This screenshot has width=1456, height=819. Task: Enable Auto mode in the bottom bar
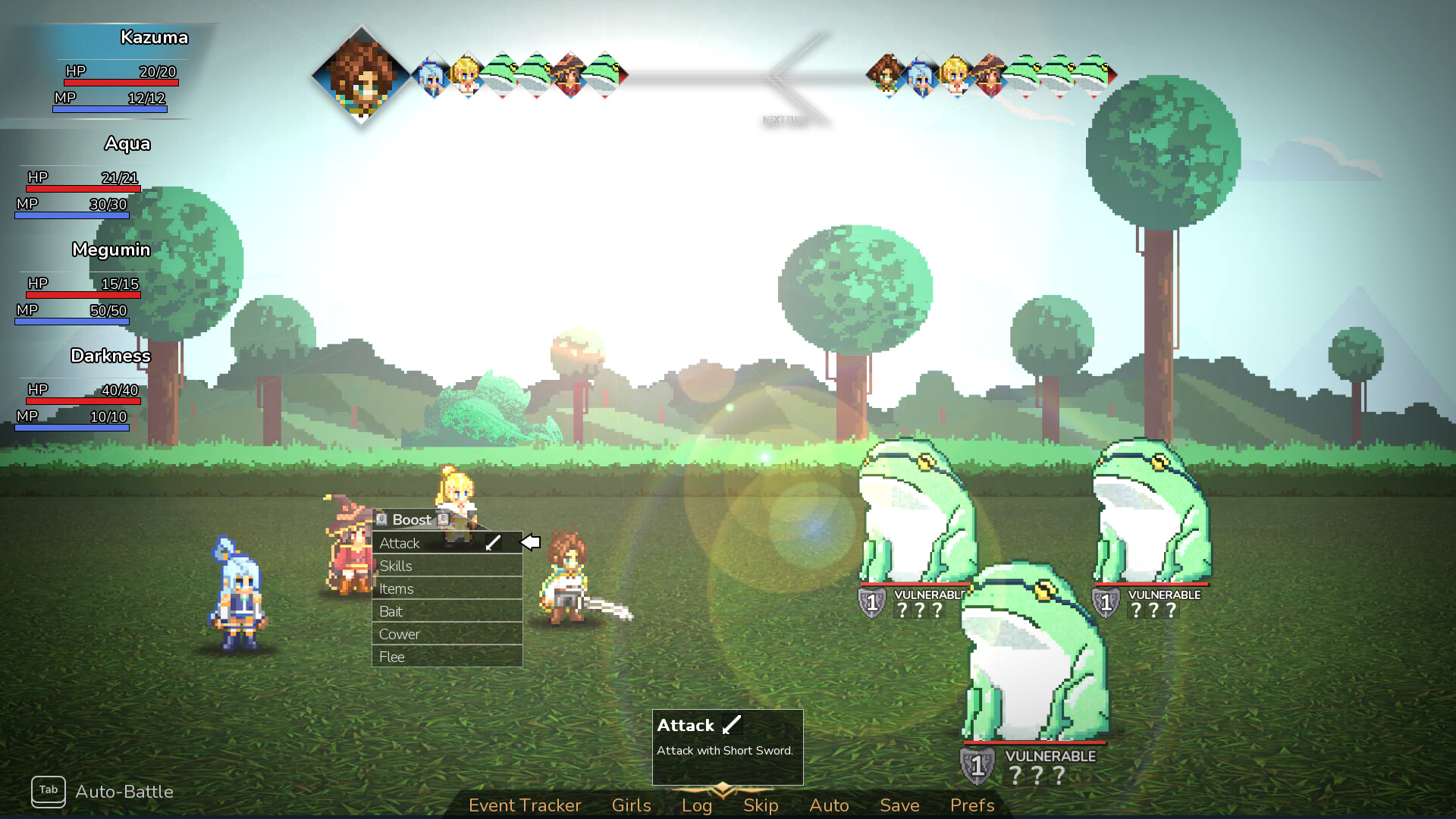pyautogui.click(x=829, y=805)
